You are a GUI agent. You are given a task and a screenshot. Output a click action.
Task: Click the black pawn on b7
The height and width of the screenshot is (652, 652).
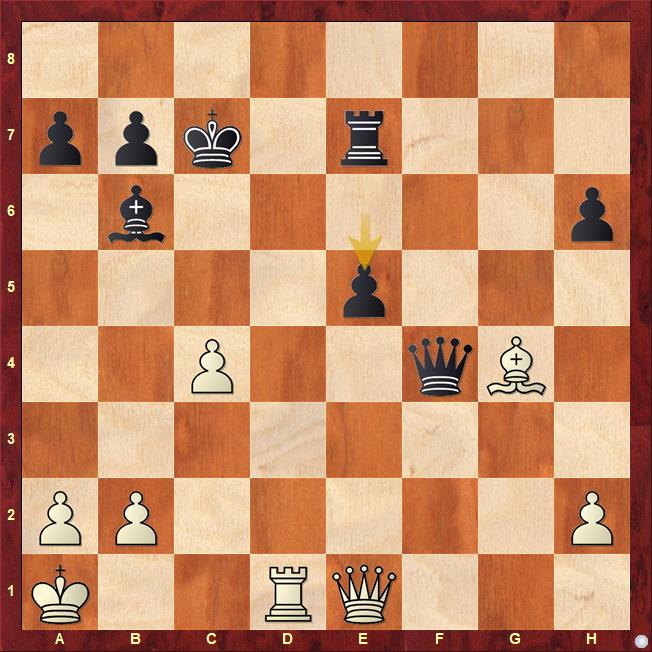point(136,137)
